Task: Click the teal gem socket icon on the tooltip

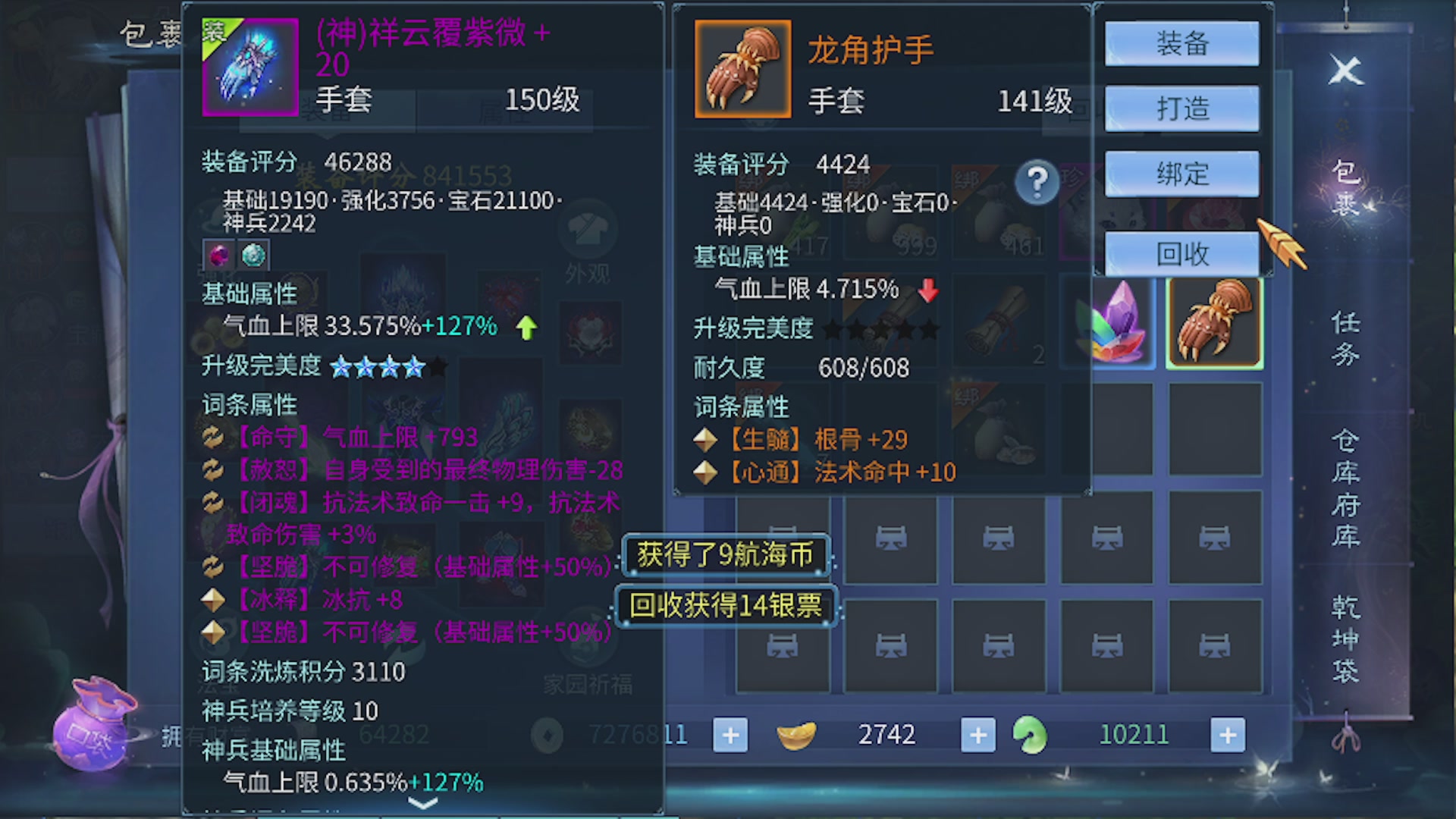Action: tap(253, 255)
